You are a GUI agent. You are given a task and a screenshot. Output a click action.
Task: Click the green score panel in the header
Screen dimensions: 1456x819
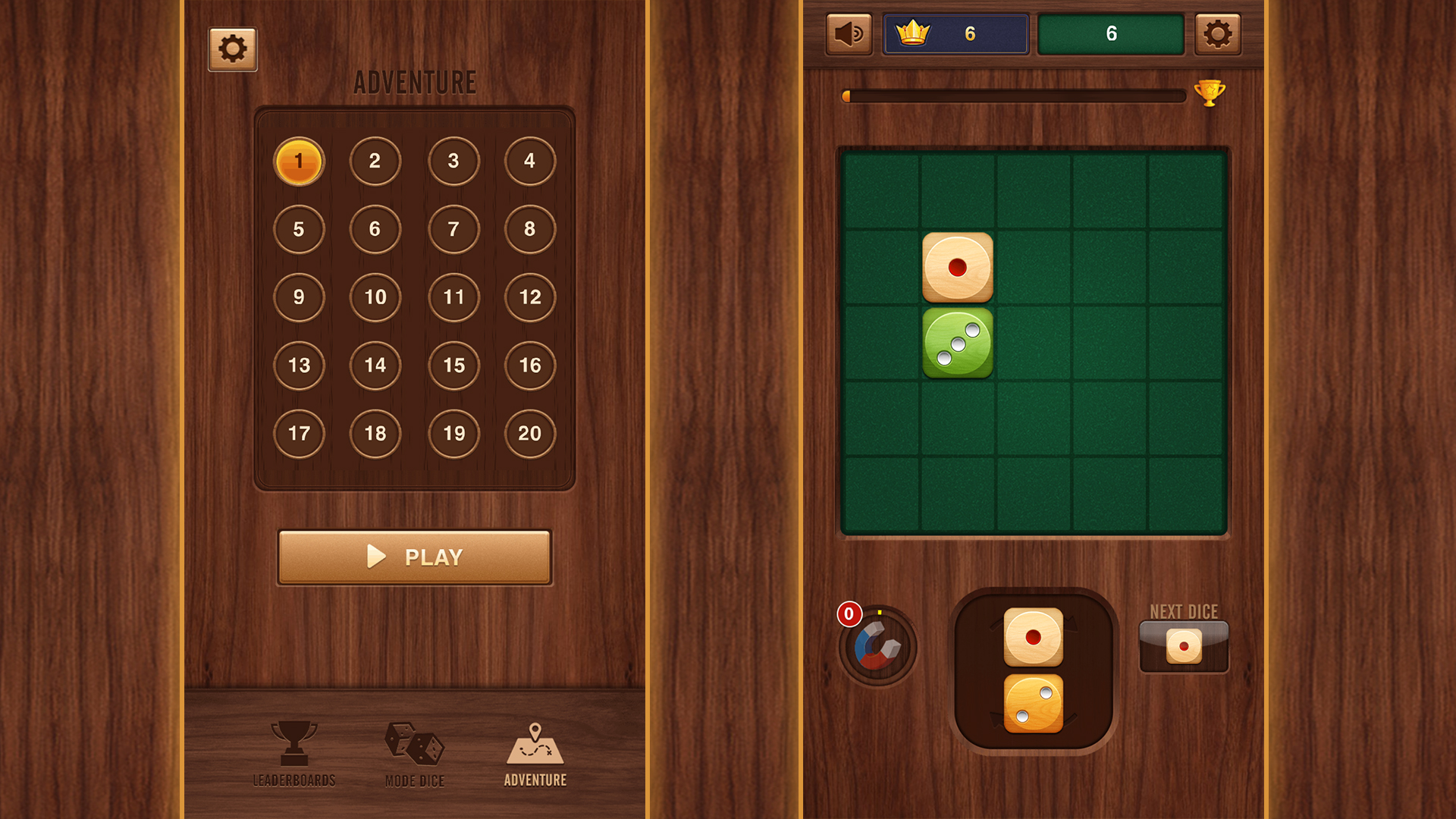point(1112,33)
